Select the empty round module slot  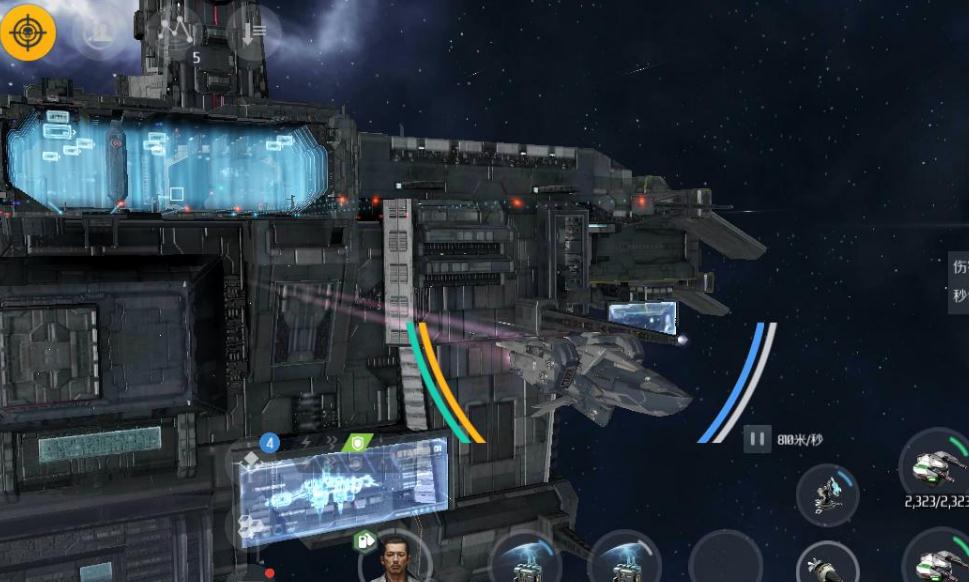pyautogui.click(x=726, y=558)
